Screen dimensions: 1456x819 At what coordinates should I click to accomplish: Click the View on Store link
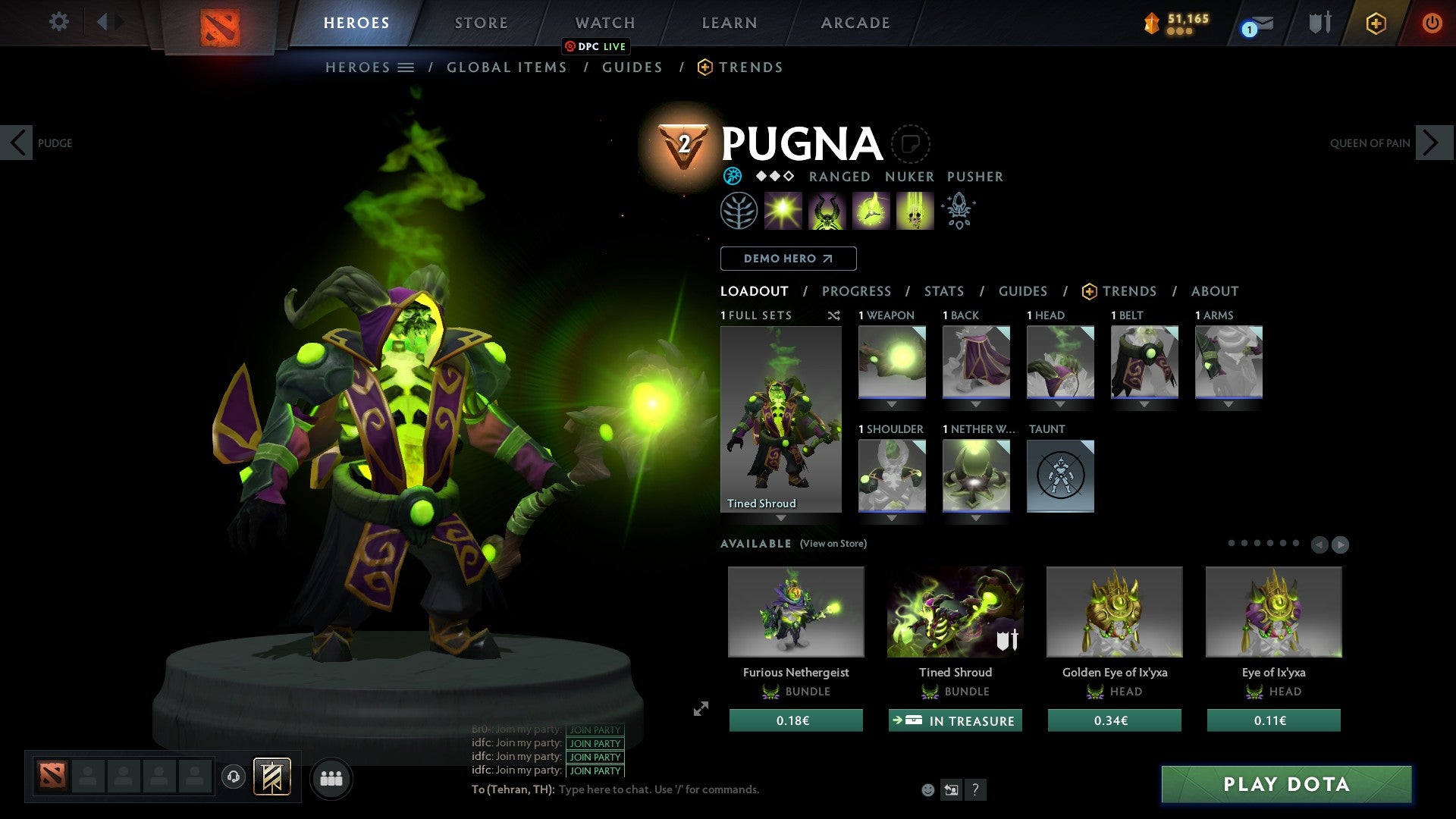(x=833, y=544)
